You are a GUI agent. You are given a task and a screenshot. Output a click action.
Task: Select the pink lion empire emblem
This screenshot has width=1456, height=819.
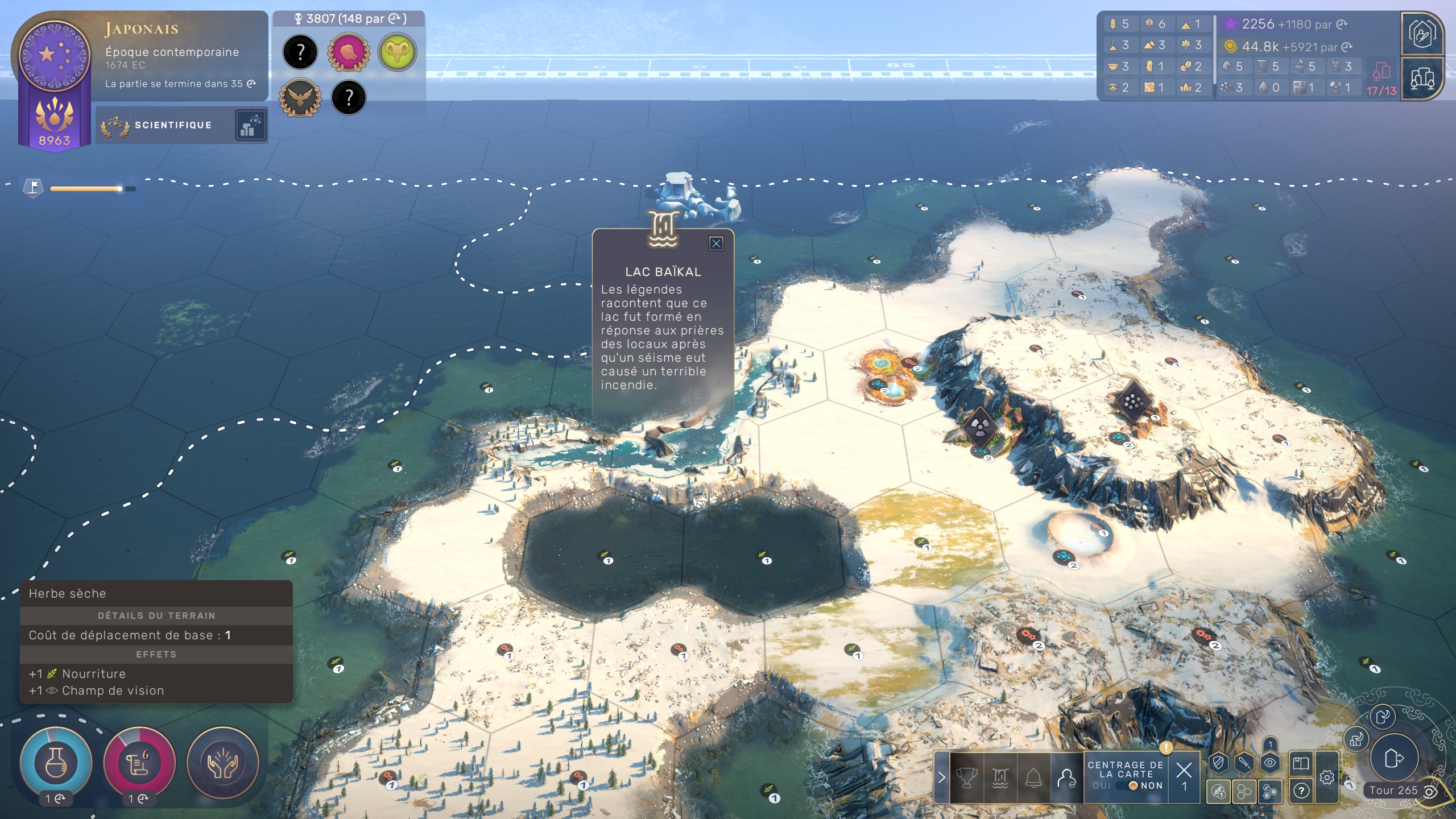(x=348, y=52)
